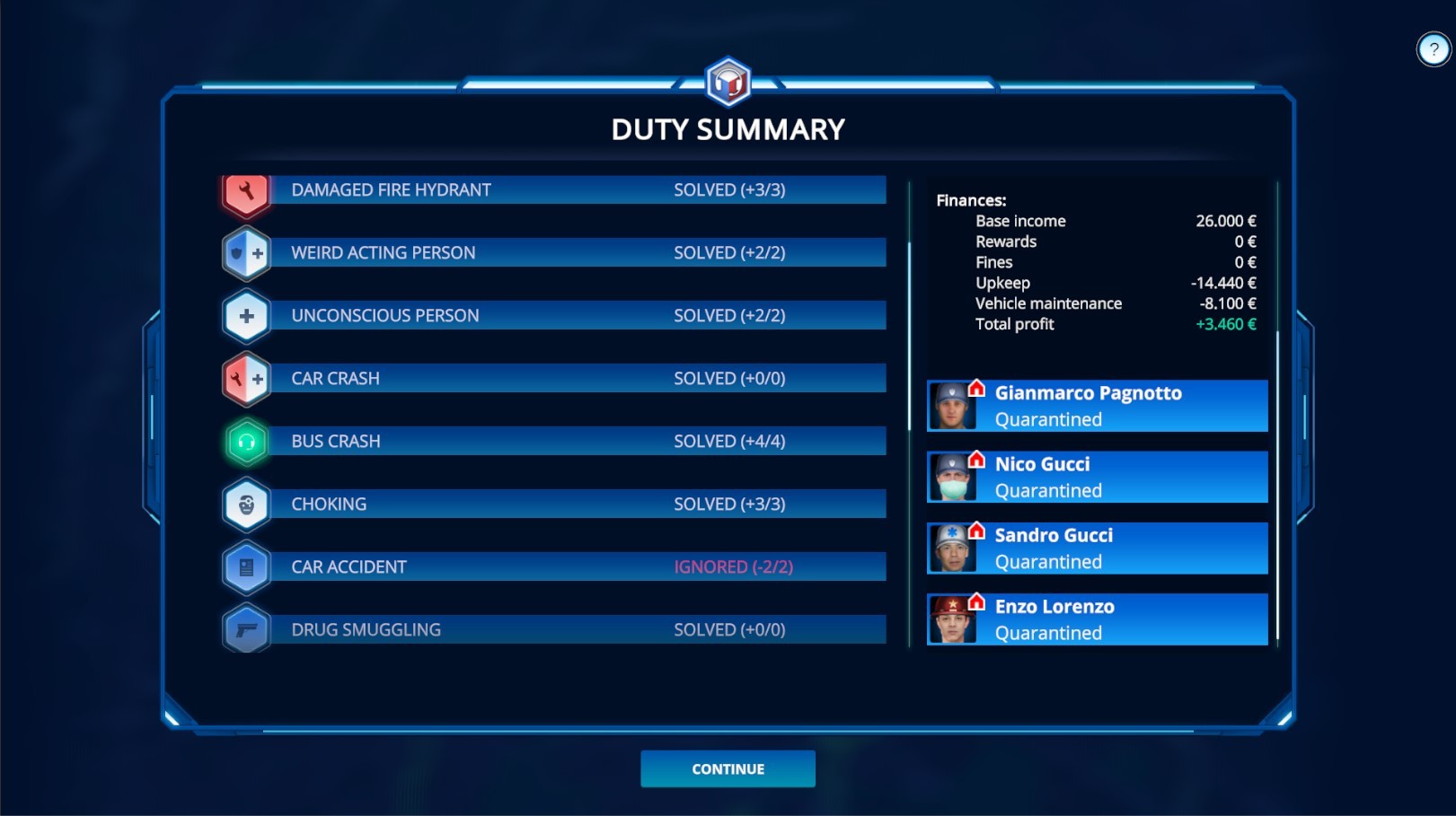Select the pistol icon for Drug Smuggling
This screenshot has width=1456, height=816.
click(245, 629)
